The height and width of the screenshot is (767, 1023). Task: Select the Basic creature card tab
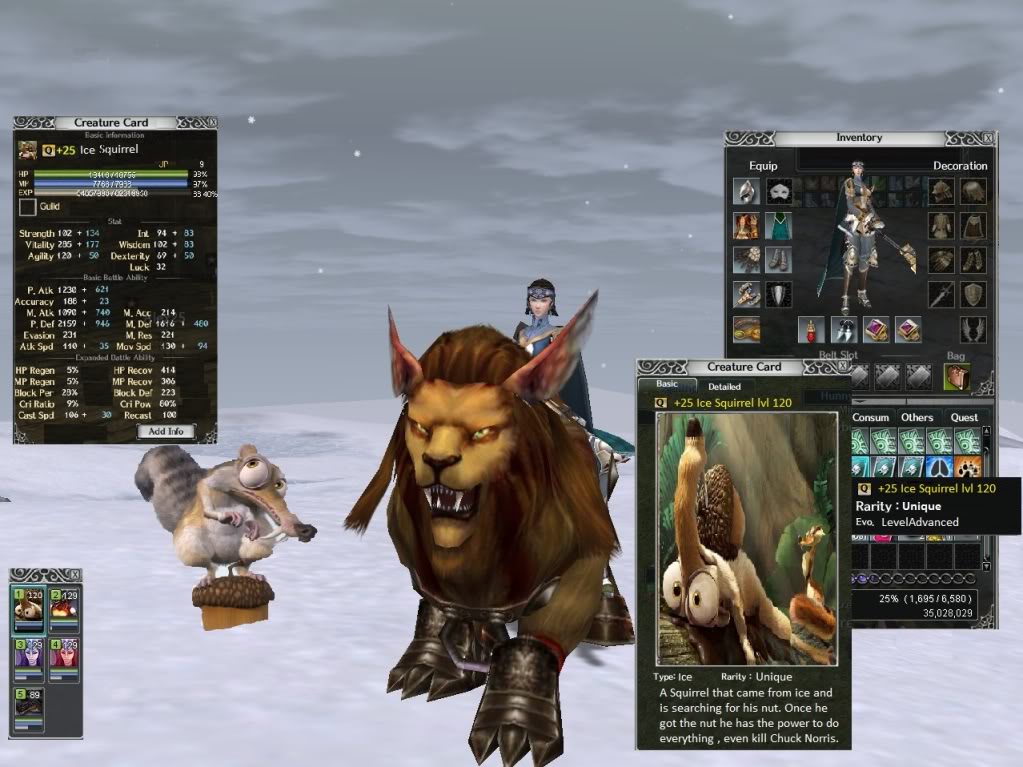pos(666,385)
